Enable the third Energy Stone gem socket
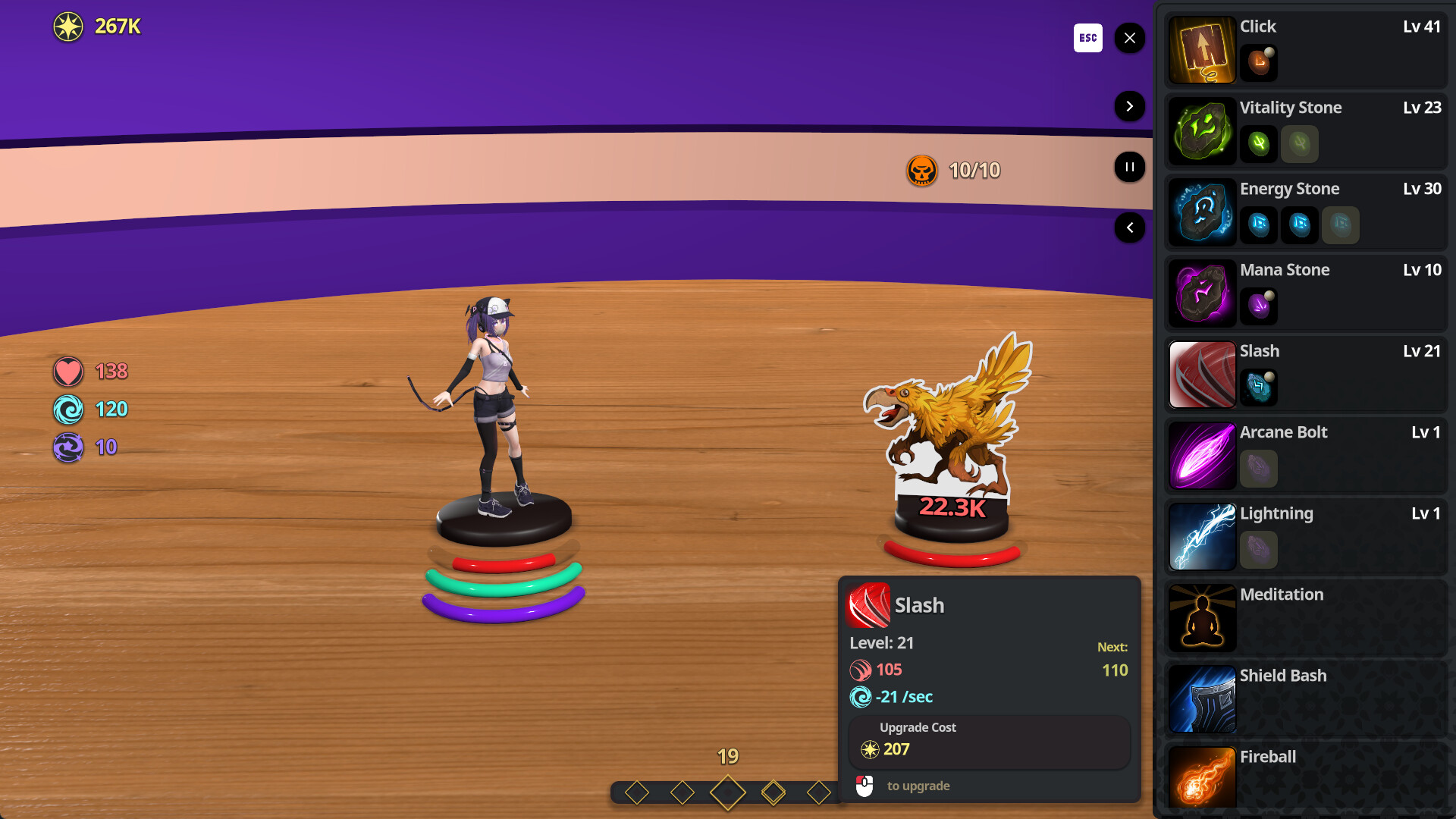The width and height of the screenshot is (1456, 819). tap(1340, 225)
